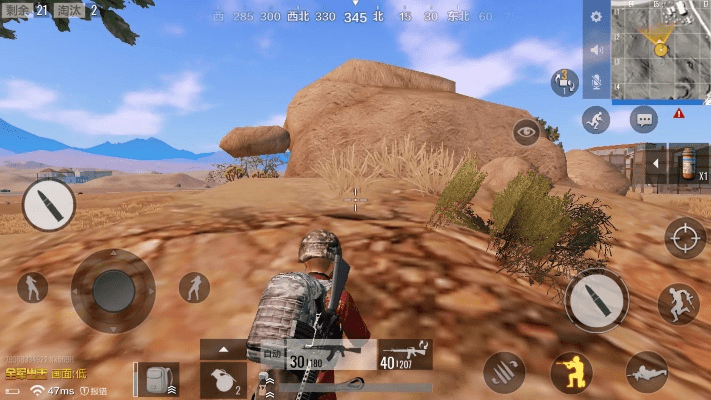Open the quick chat speech bubble

coord(644,120)
